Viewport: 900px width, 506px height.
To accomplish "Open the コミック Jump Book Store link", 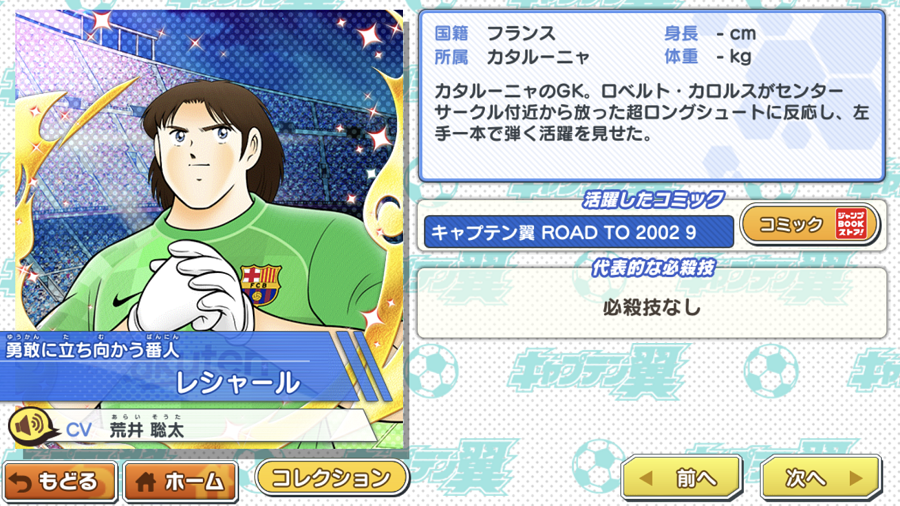I will pyautogui.click(x=809, y=225).
